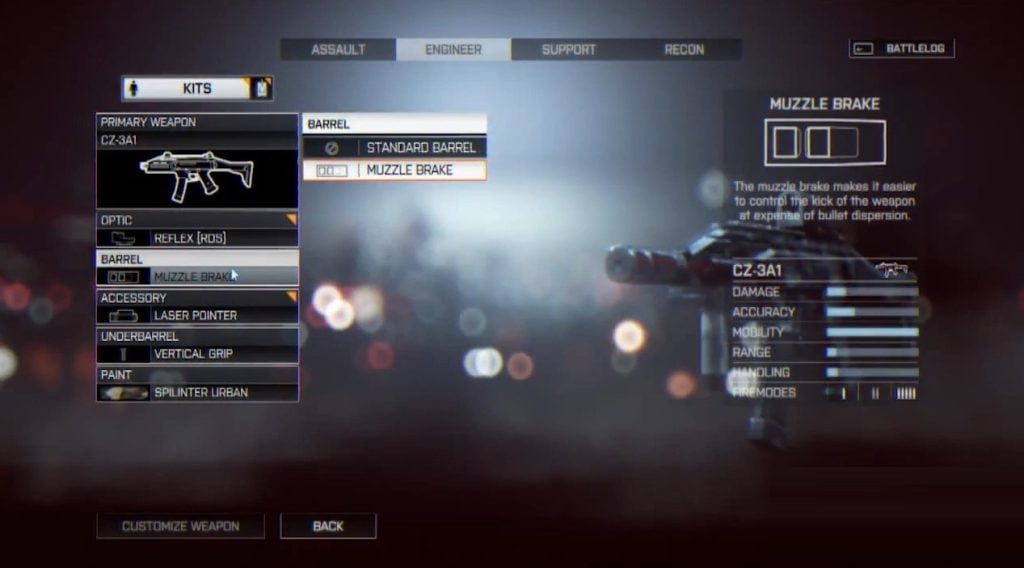
Task: Click the Kits button
Action: coord(197,88)
